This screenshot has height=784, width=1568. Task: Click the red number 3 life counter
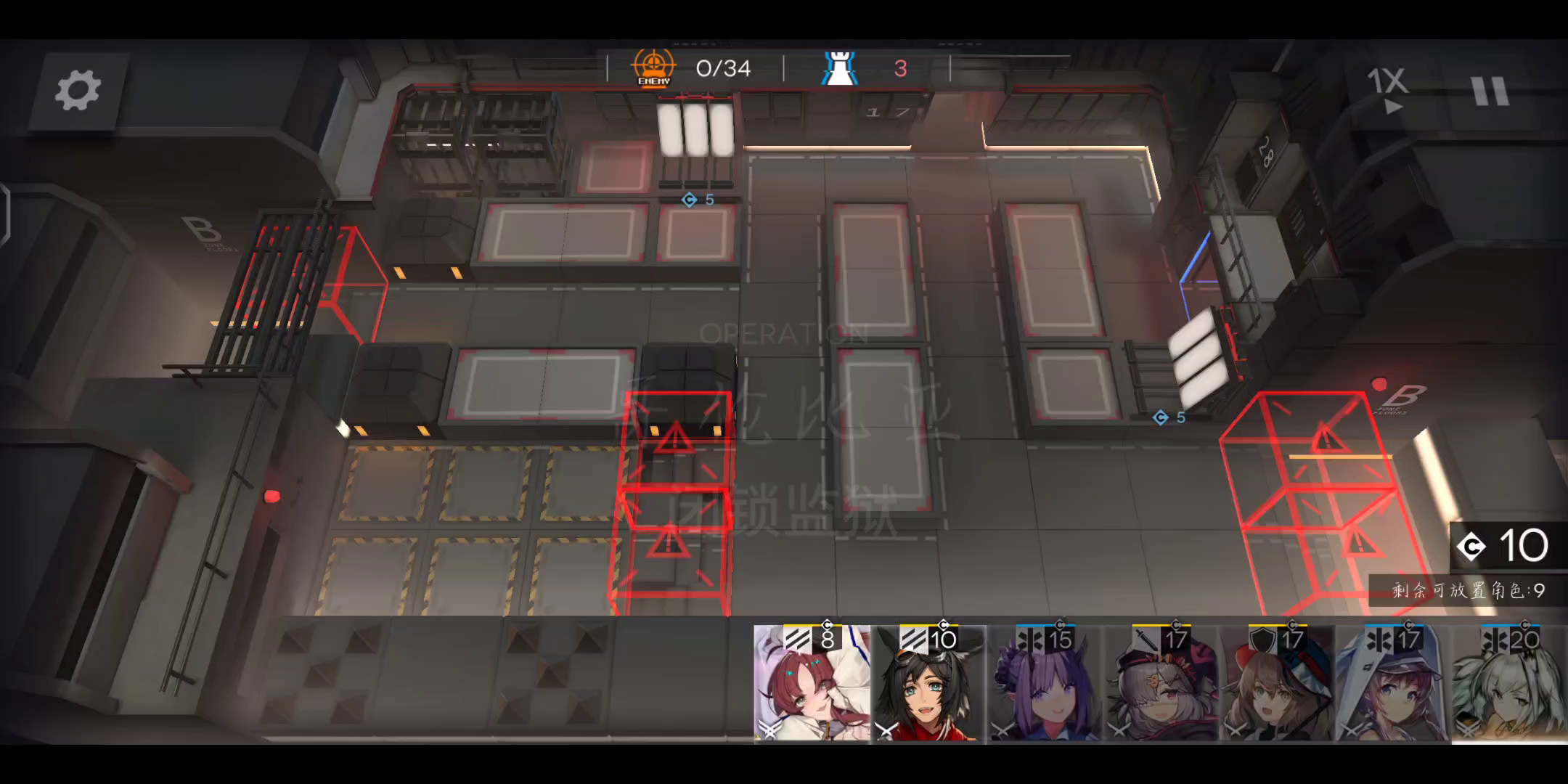[x=901, y=68]
